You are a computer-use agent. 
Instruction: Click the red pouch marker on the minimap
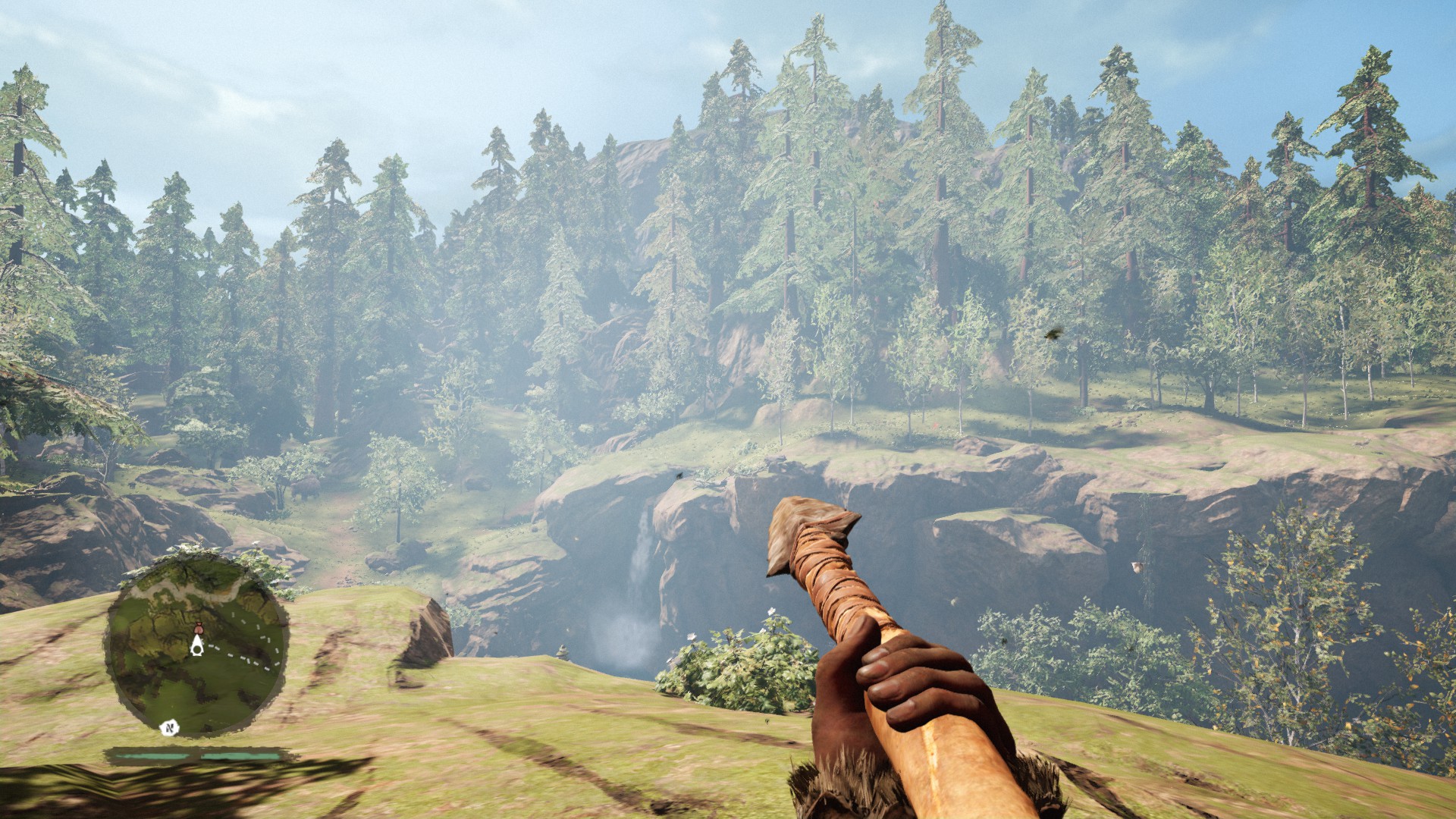pos(199,626)
